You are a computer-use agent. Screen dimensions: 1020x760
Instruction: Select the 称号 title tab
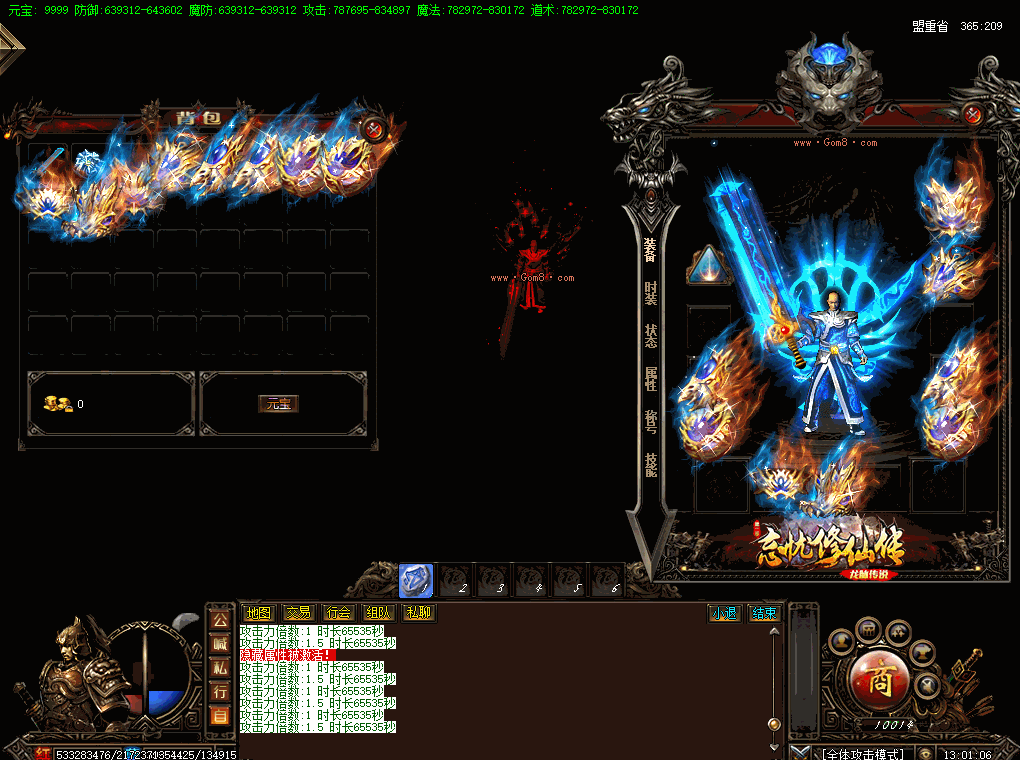click(651, 421)
